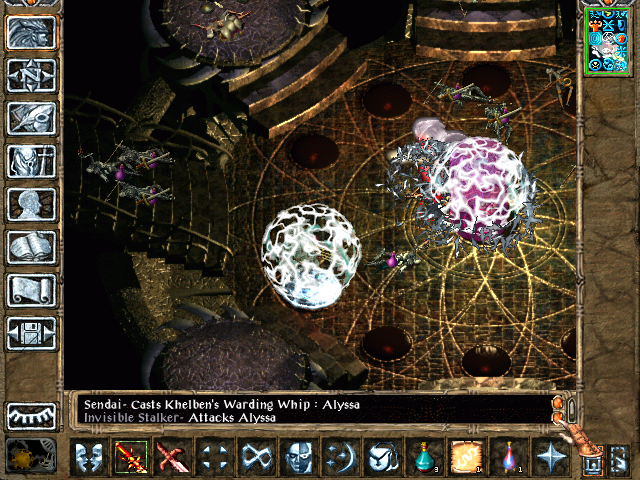
Task: Use the scroll quick item
Action: [466, 458]
